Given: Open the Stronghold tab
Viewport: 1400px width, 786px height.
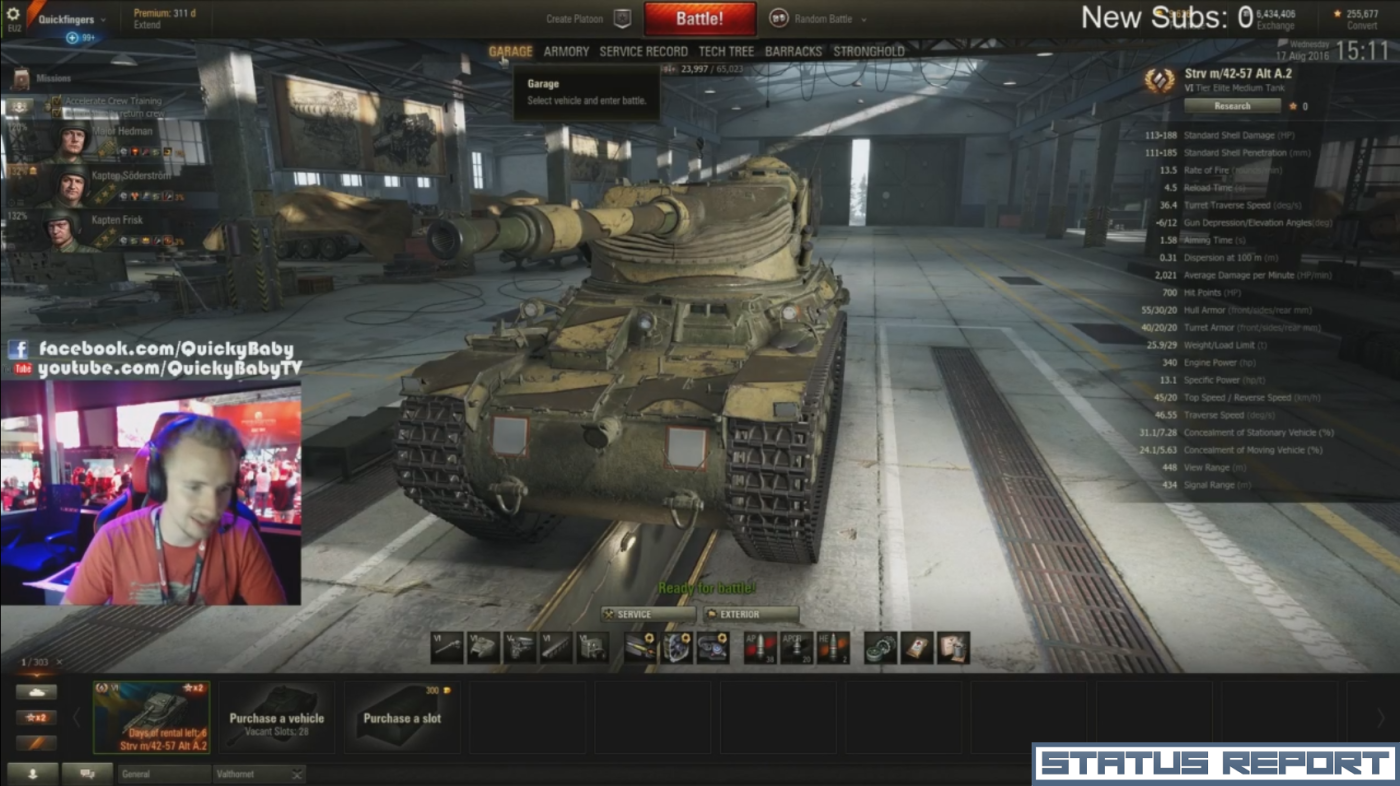Looking at the screenshot, I should 868,51.
